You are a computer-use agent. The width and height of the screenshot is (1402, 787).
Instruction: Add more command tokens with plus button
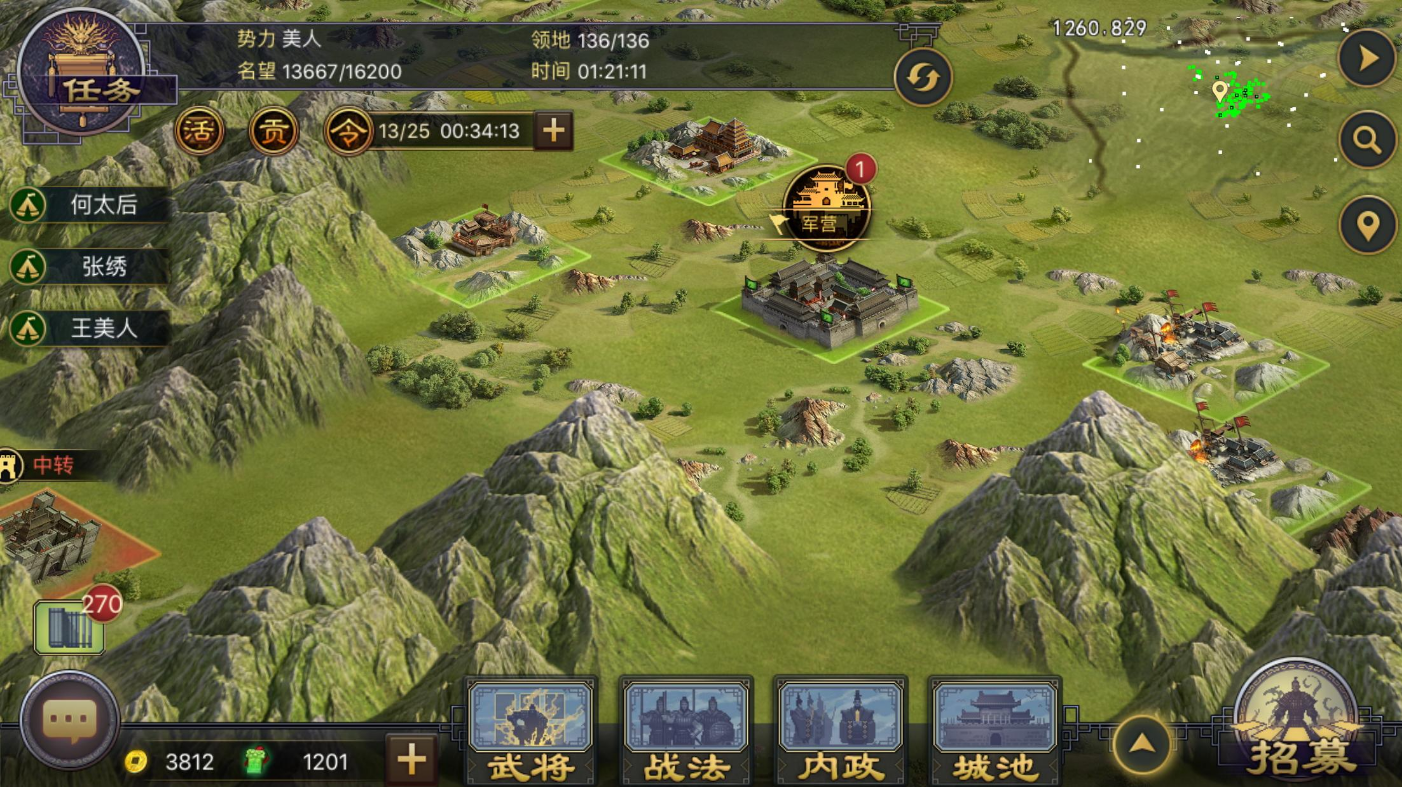553,130
